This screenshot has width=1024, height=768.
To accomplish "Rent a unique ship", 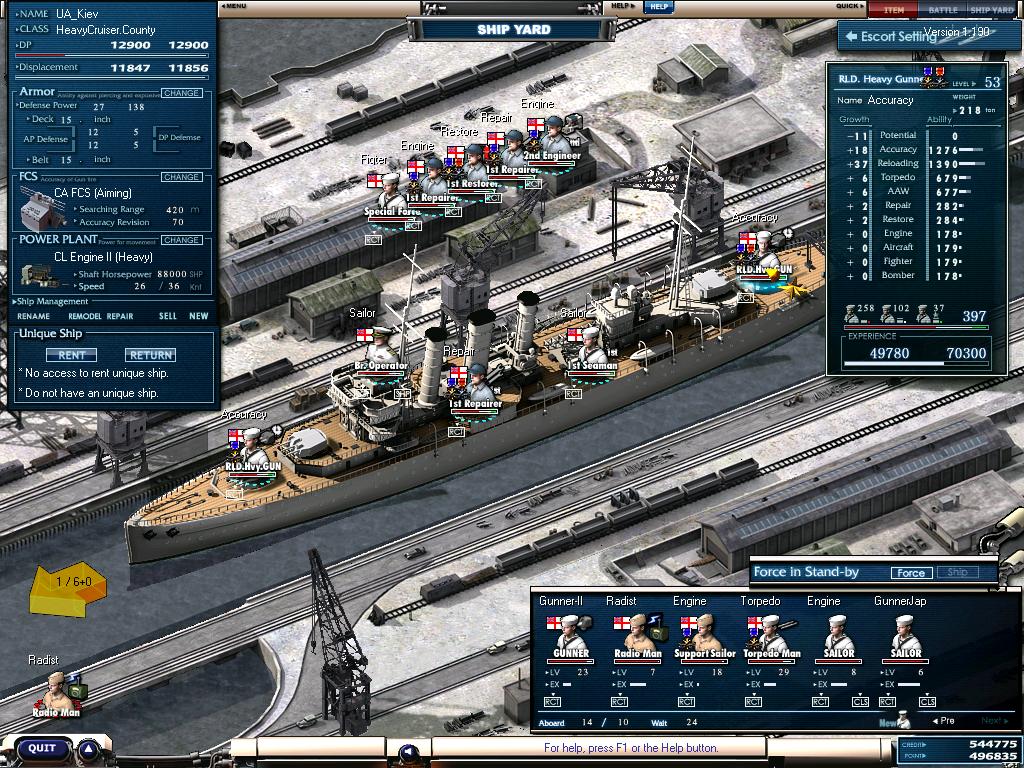I will tap(71, 355).
